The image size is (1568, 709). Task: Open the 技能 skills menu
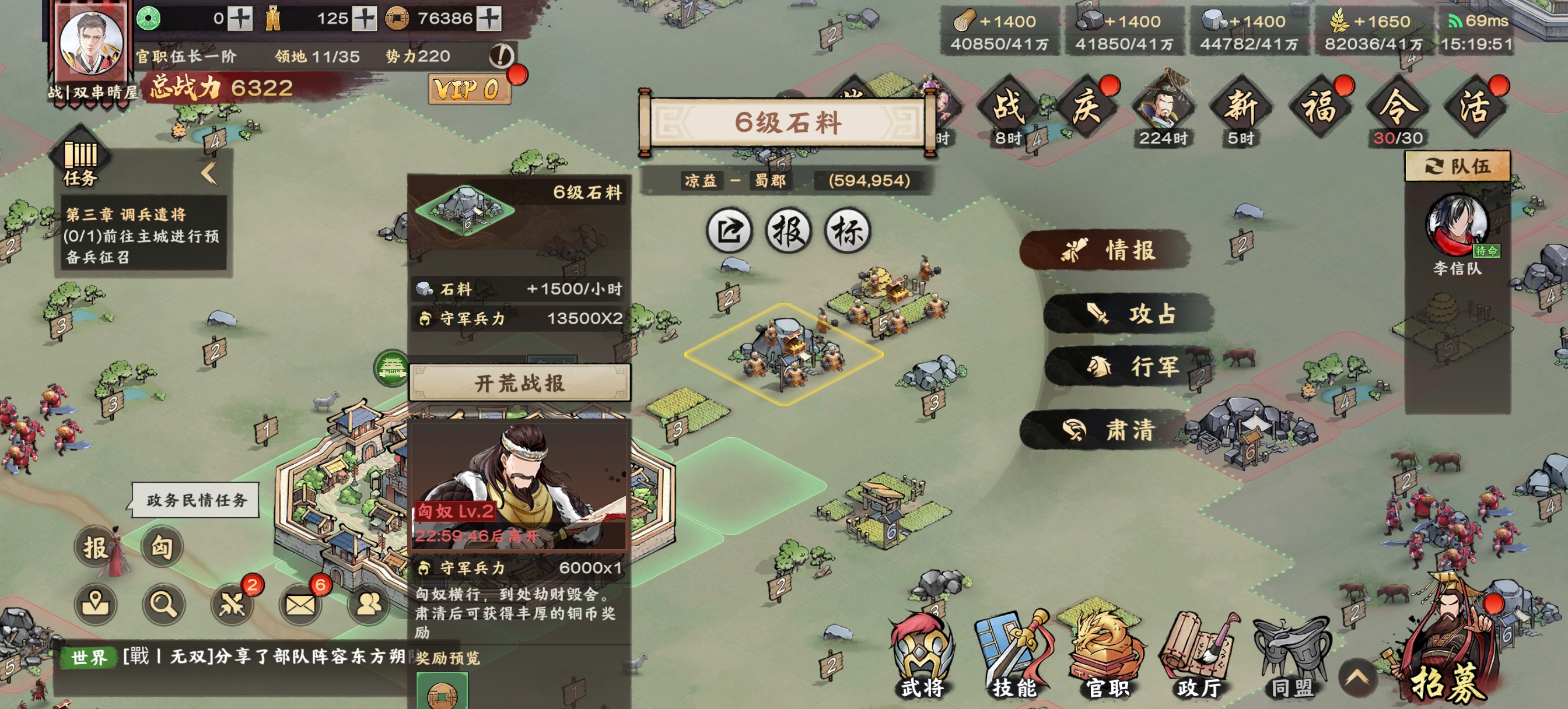point(1013,657)
